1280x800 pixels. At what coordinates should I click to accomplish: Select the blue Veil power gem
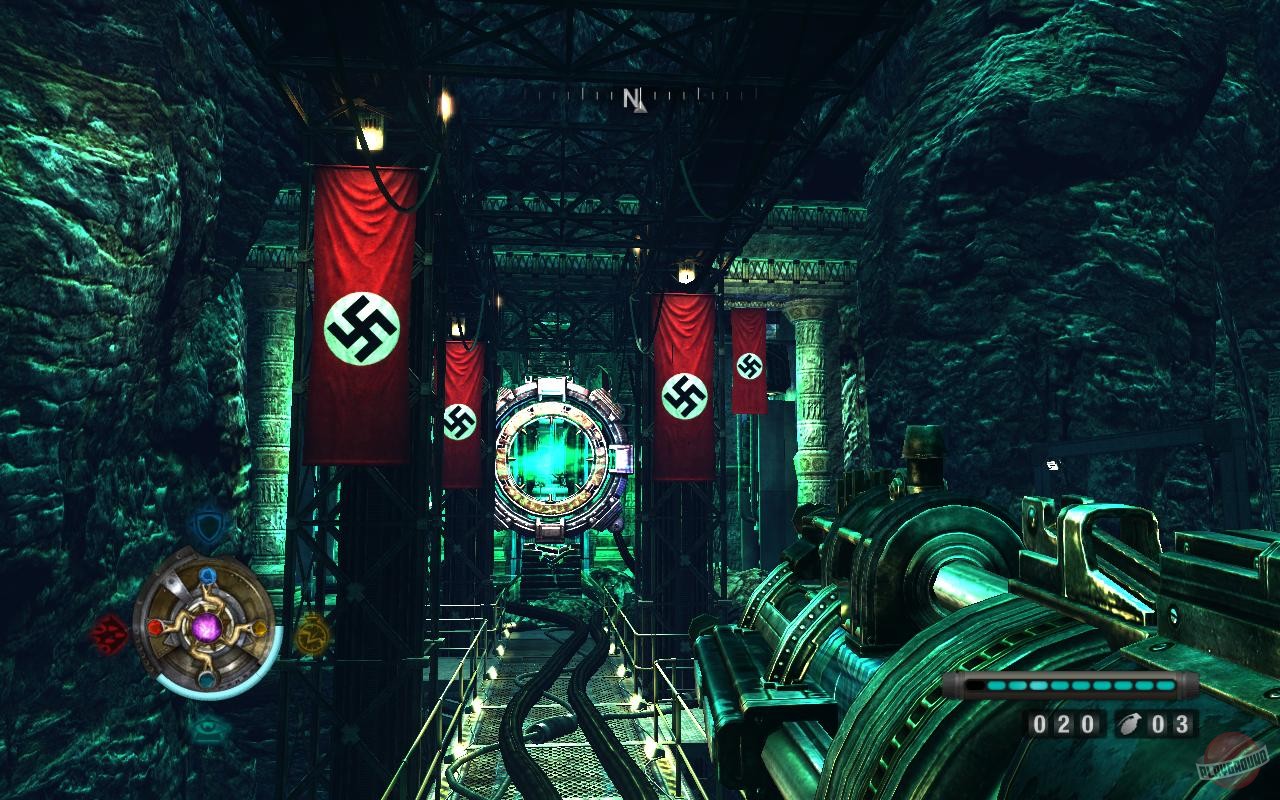click(206, 576)
